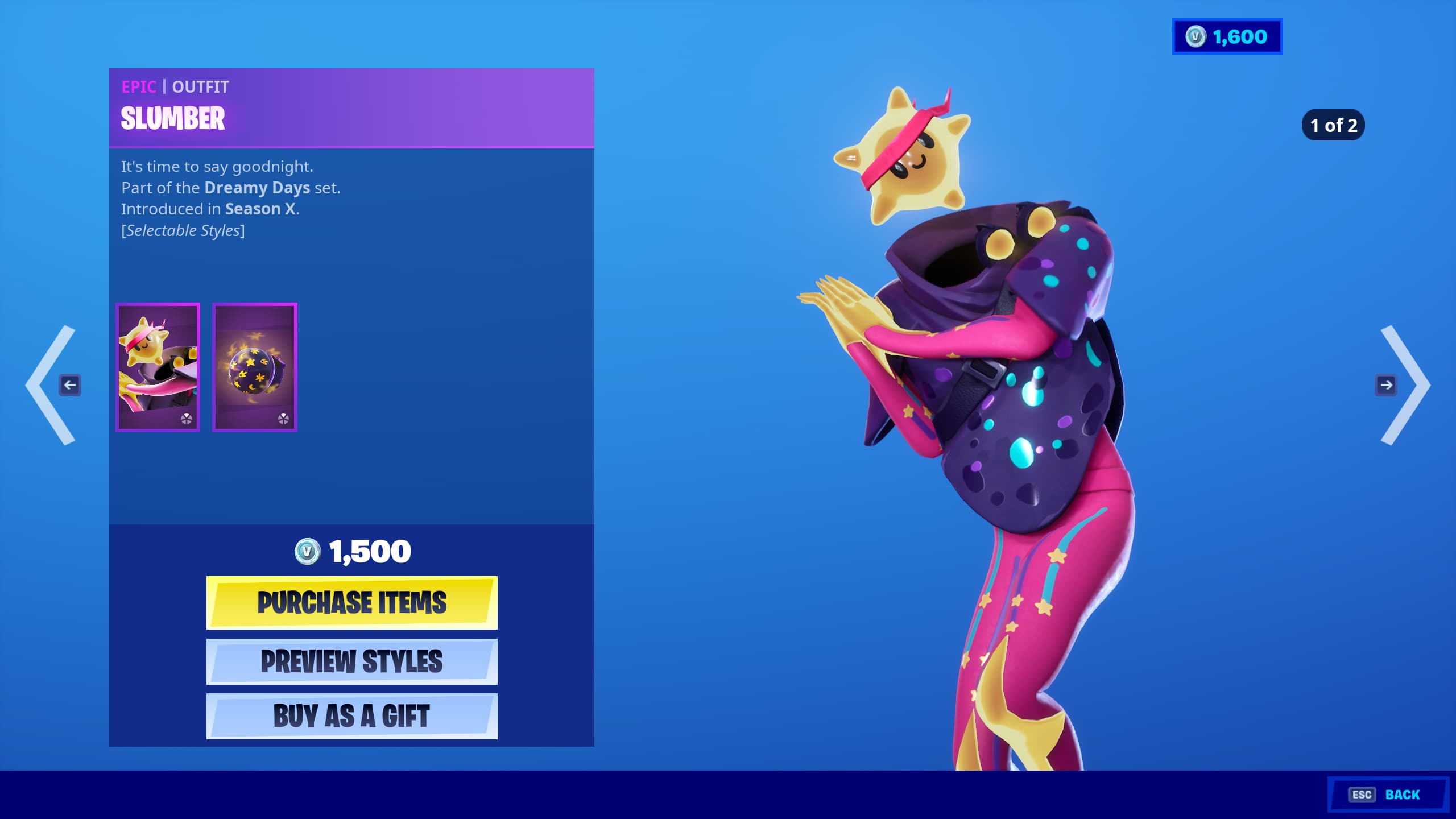Click the 1 of 2 page indicator

pyautogui.click(x=1333, y=125)
